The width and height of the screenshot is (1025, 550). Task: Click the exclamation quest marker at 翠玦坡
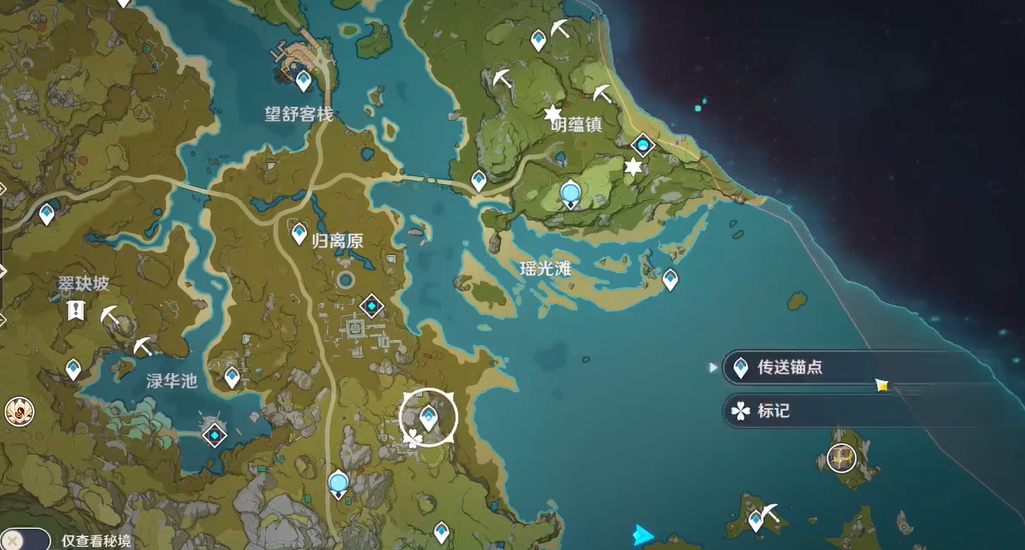[75, 311]
